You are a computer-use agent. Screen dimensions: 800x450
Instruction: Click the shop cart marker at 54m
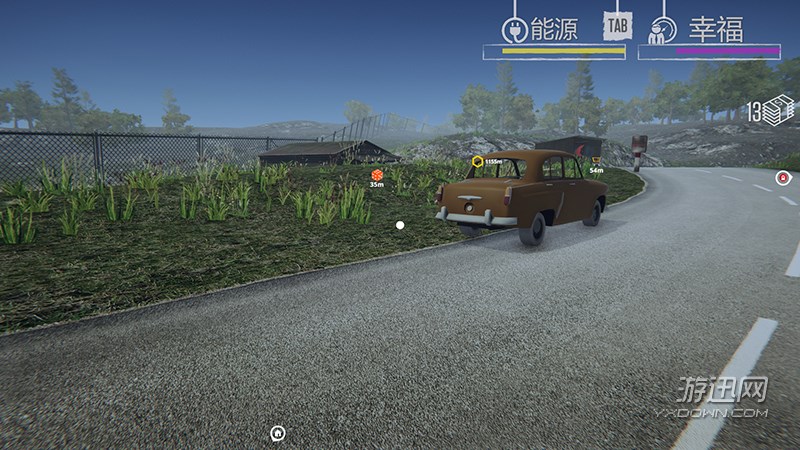click(x=596, y=161)
